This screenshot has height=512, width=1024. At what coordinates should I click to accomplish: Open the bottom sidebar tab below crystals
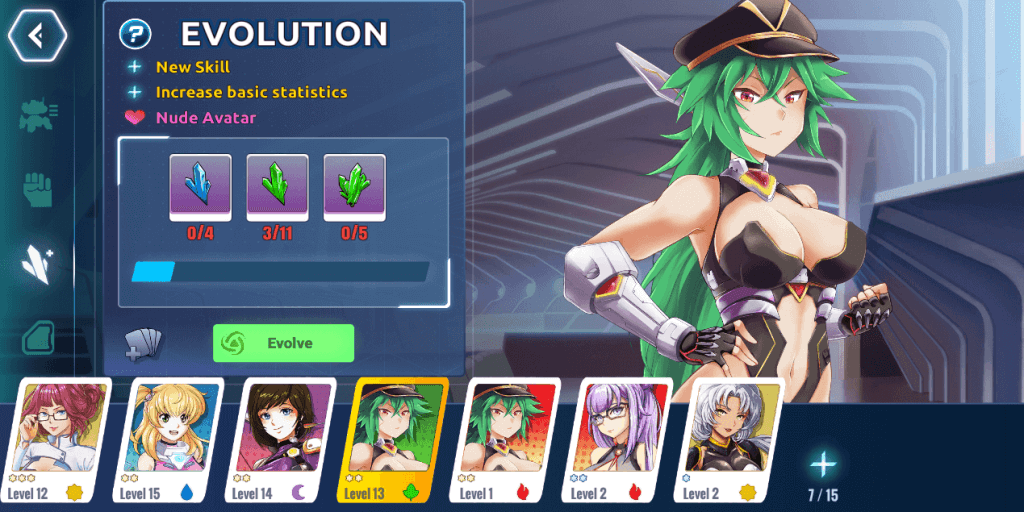pos(38,337)
